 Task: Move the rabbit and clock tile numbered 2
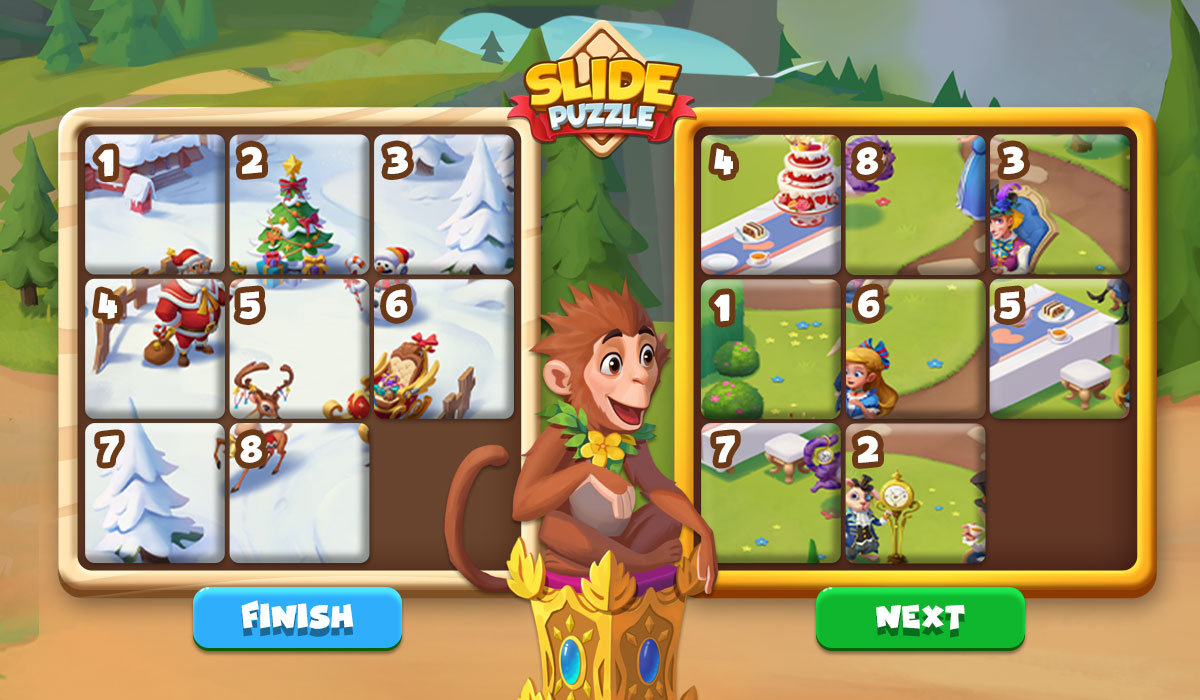tap(915, 492)
